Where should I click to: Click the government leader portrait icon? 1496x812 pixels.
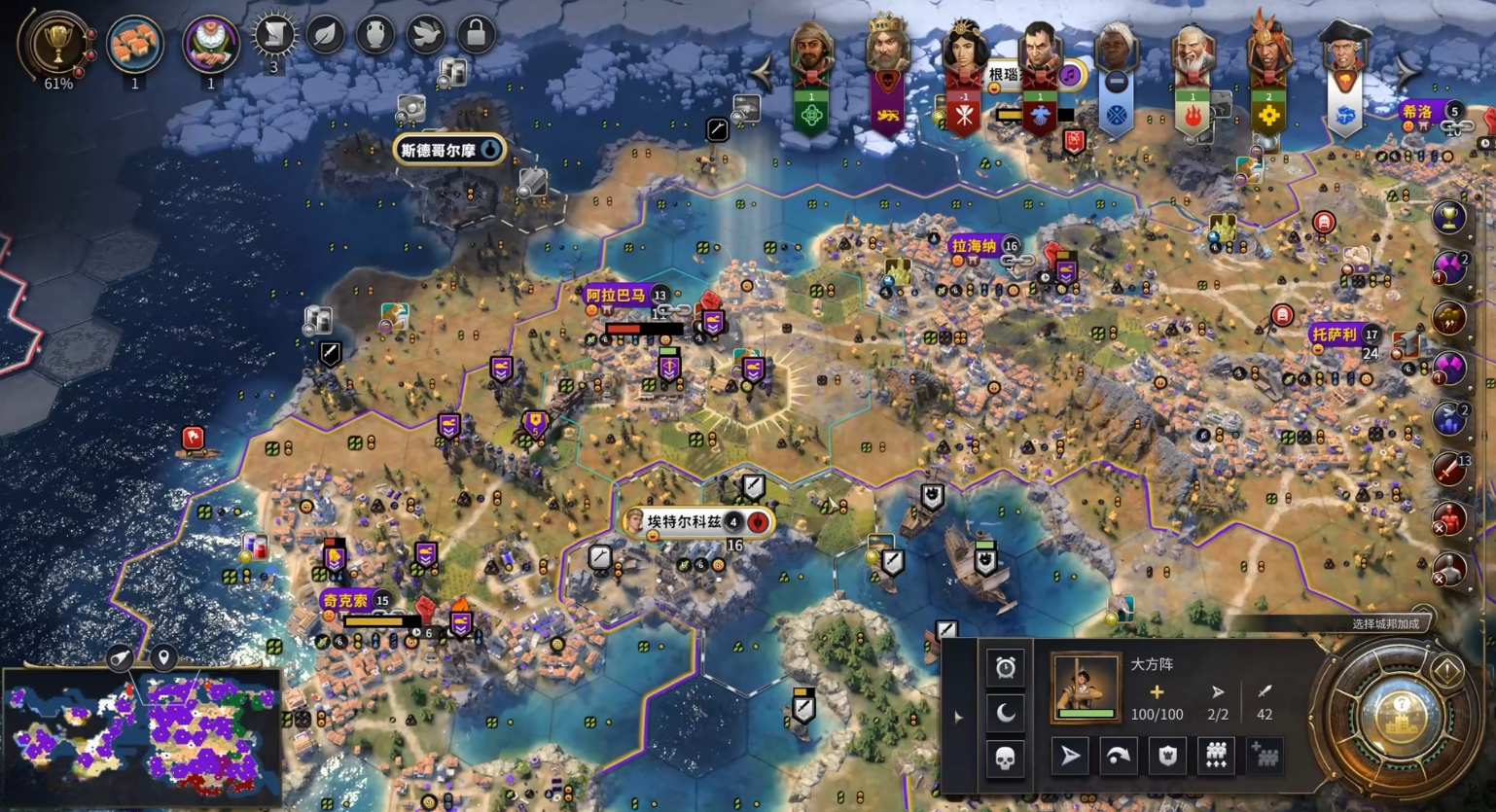[x=210, y=43]
